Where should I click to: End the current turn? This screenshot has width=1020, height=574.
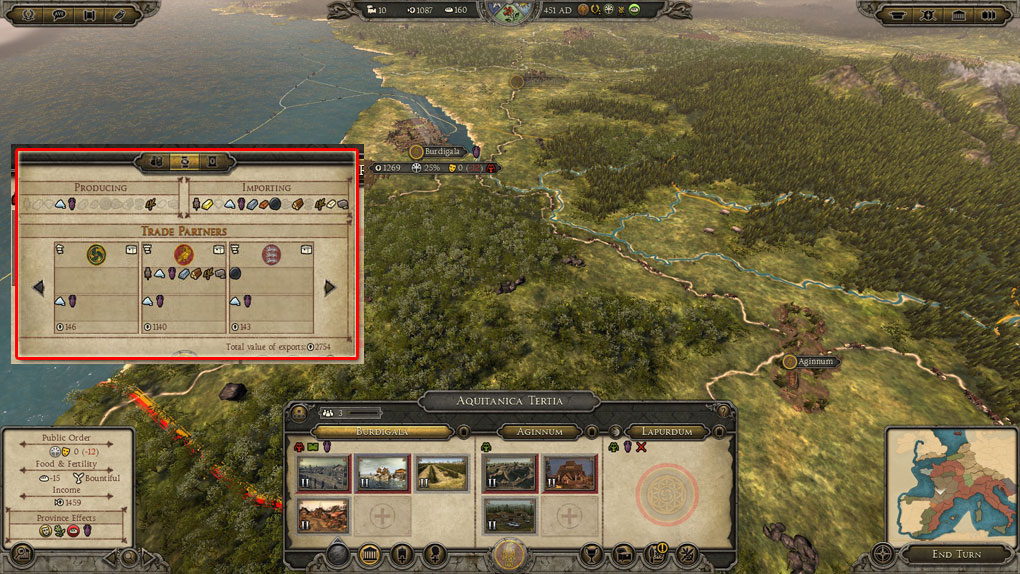coord(954,554)
